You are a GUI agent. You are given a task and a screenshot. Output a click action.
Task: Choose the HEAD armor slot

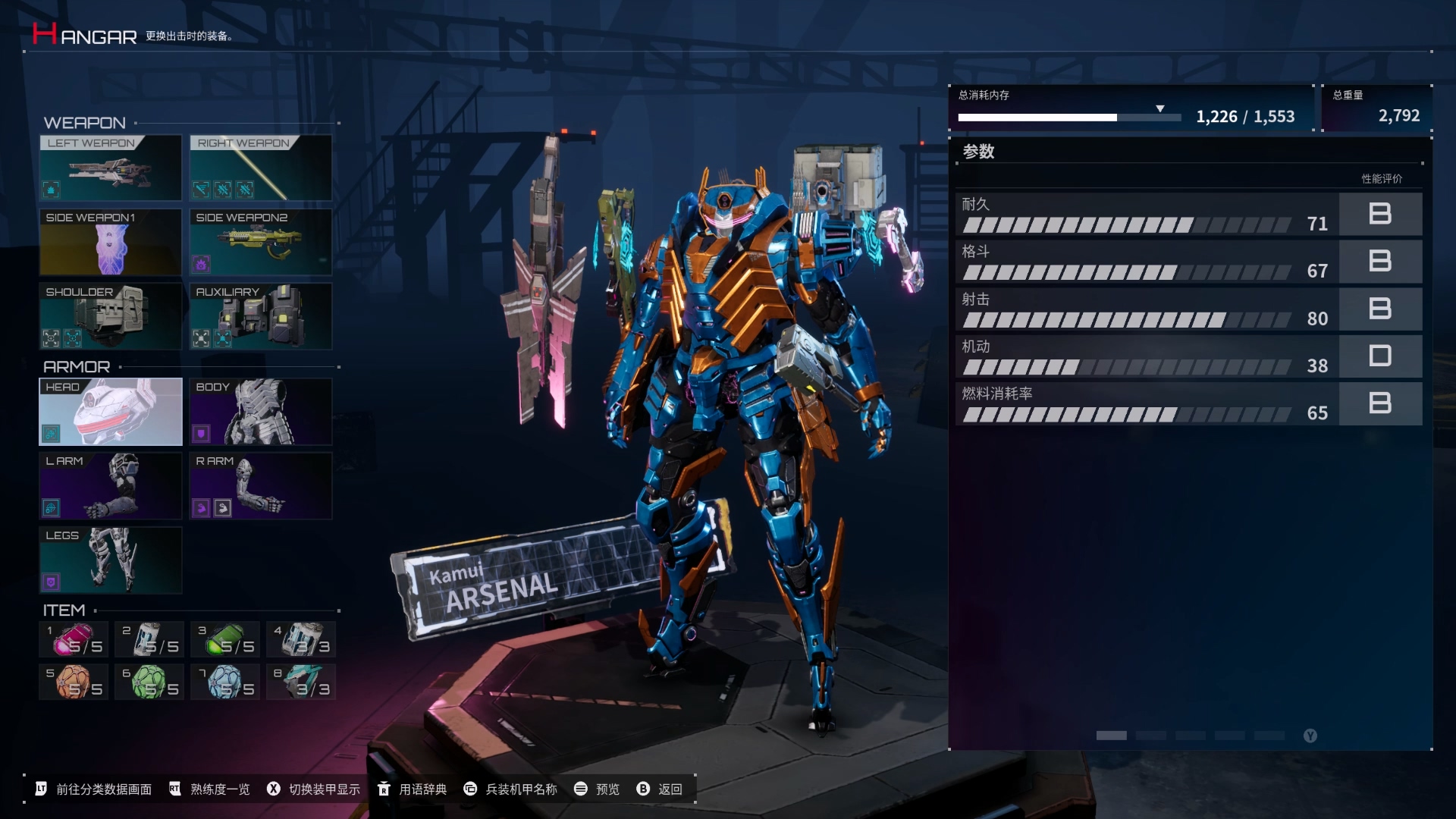110,412
